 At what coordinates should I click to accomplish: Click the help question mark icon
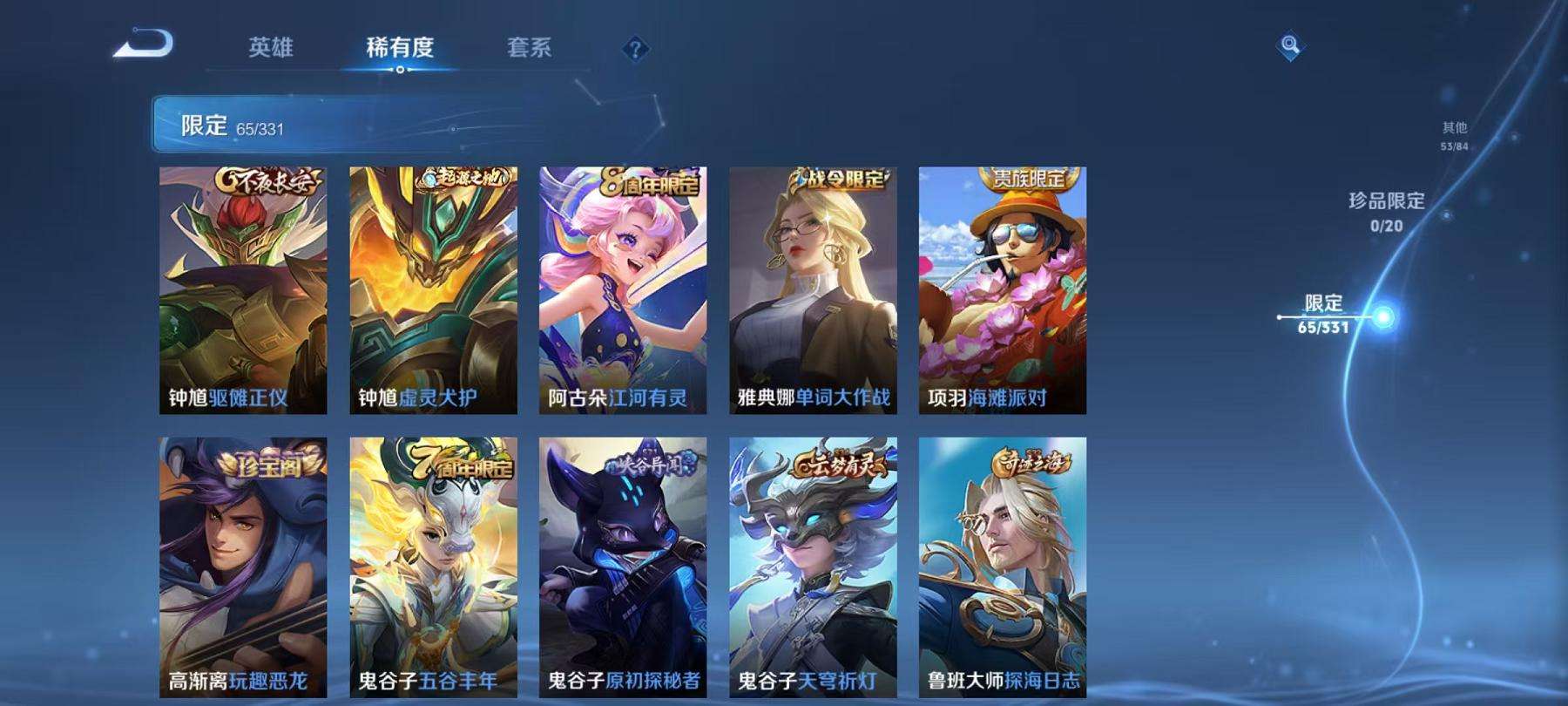click(x=637, y=50)
